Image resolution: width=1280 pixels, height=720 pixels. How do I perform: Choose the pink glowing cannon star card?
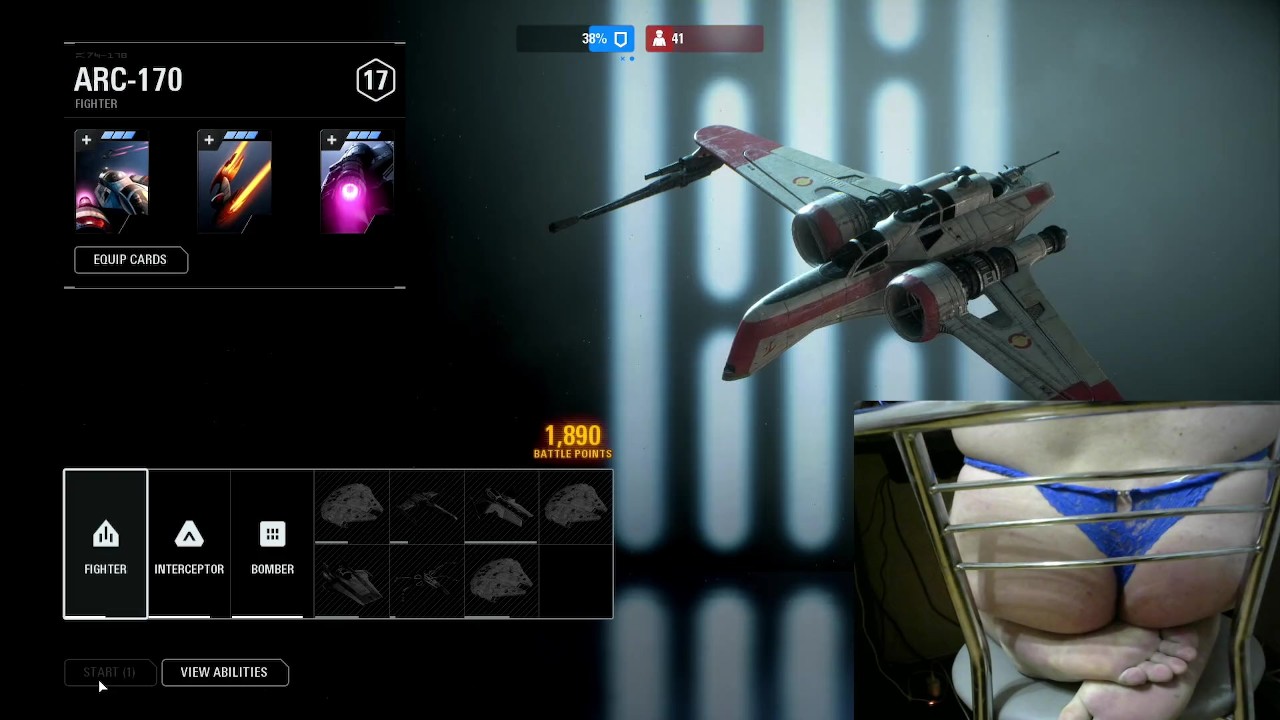point(357,182)
